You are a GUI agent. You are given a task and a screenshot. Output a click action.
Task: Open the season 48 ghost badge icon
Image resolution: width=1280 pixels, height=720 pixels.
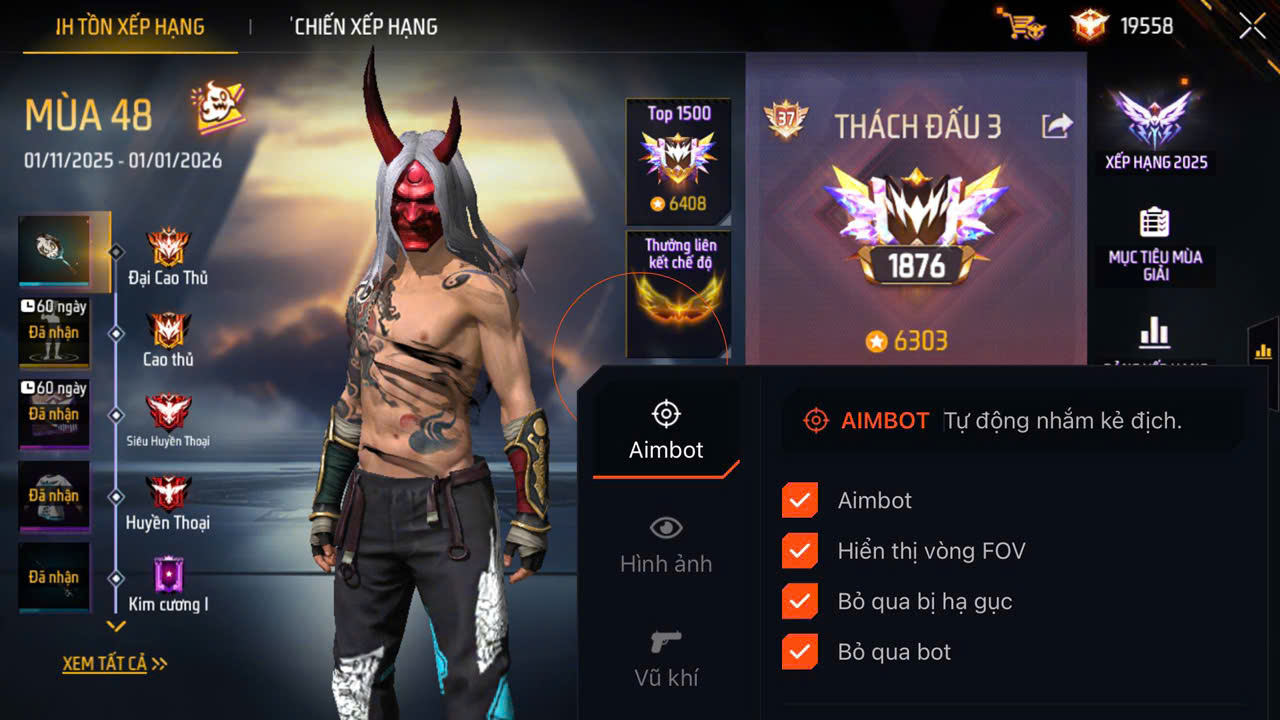[219, 109]
